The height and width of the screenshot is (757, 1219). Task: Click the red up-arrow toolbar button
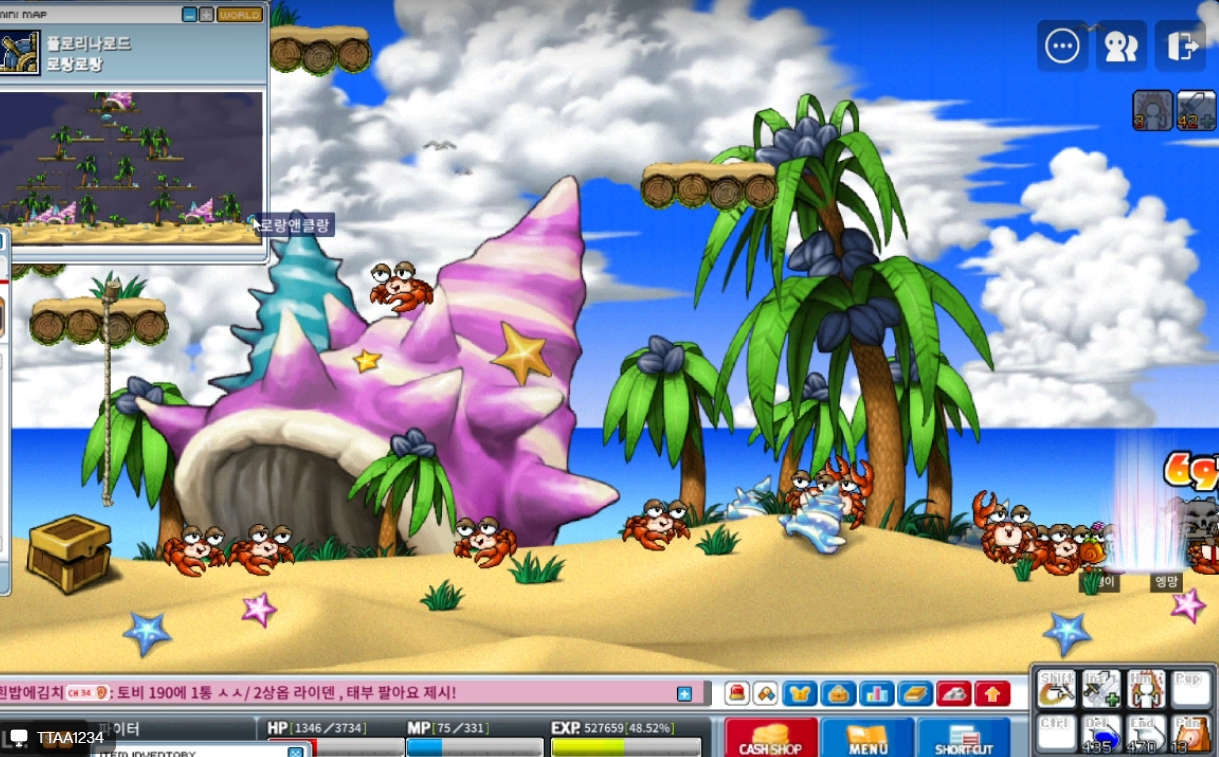(992, 693)
